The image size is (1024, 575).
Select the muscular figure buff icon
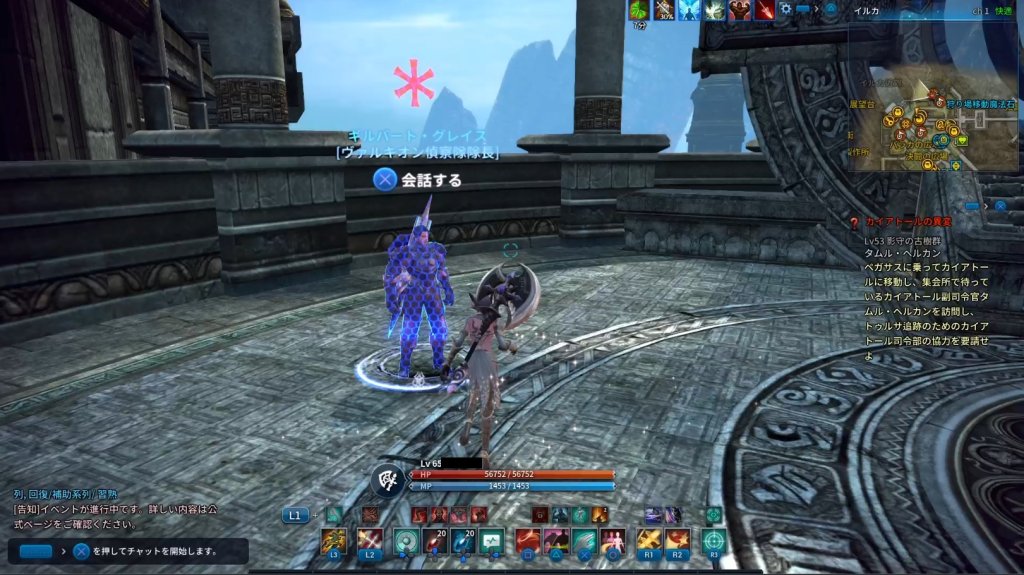point(740,10)
